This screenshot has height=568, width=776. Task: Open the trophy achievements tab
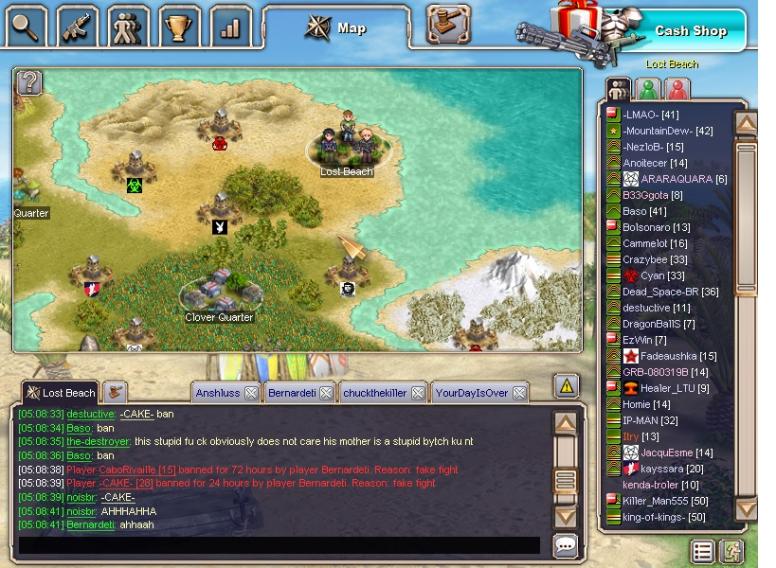click(x=180, y=27)
